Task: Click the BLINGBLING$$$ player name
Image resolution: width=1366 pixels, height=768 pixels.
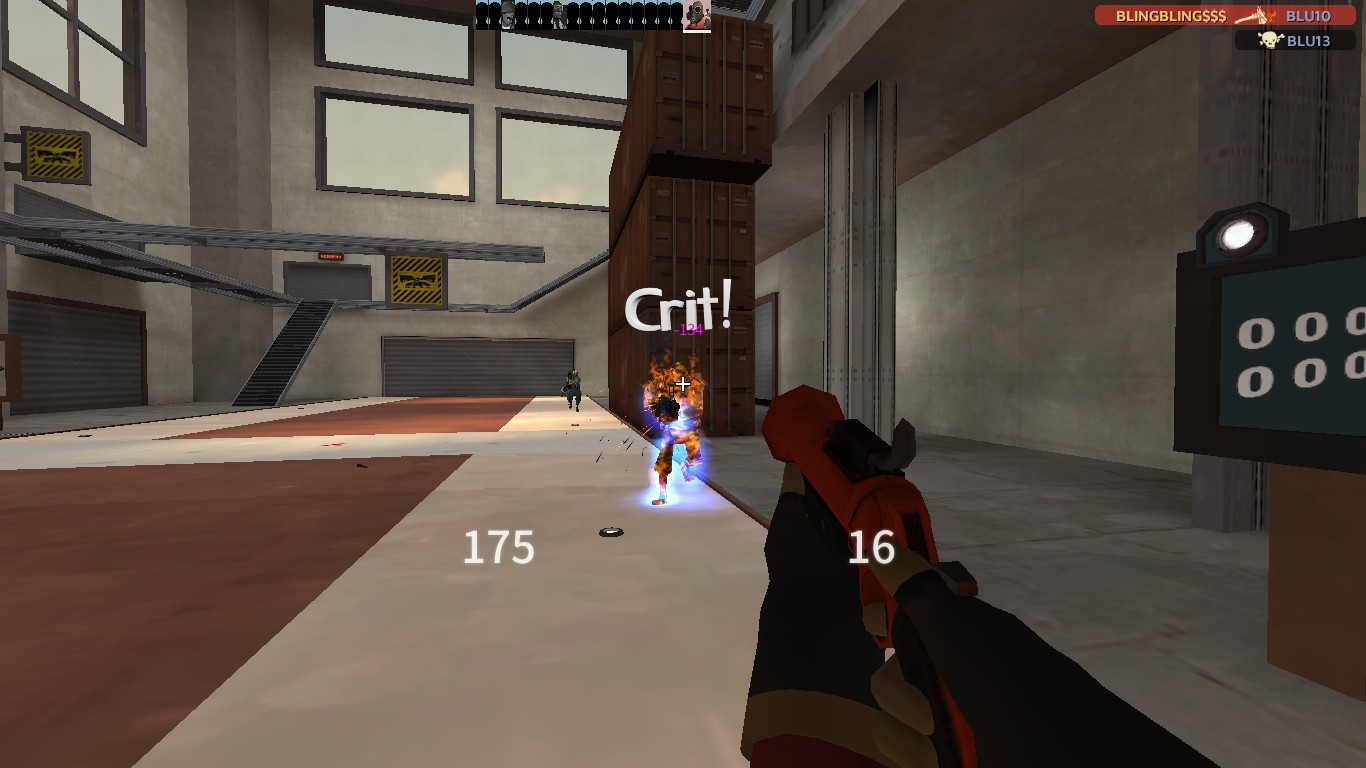Action: (1171, 16)
